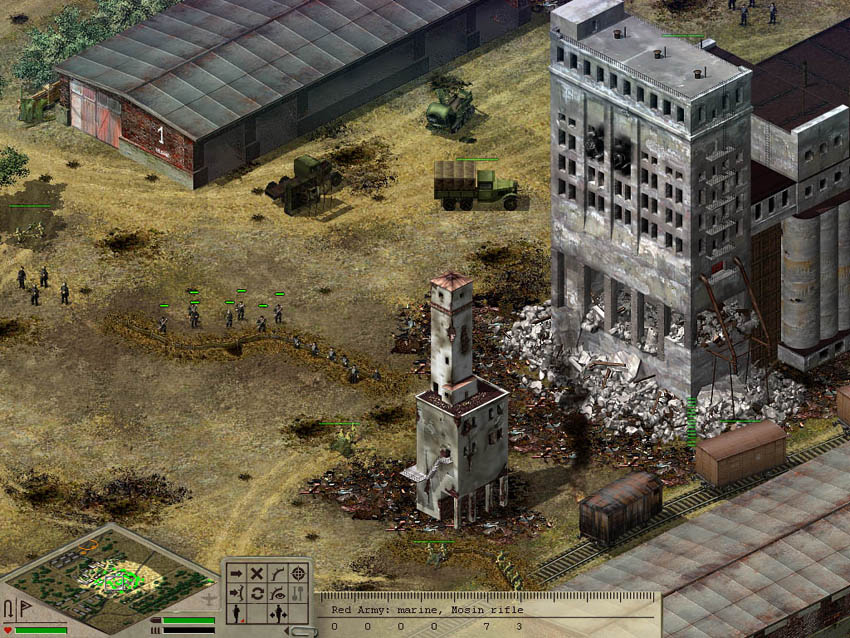Activate the soldier spread formation command
This screenshot has height=638, width=850.
pos(277,613)
